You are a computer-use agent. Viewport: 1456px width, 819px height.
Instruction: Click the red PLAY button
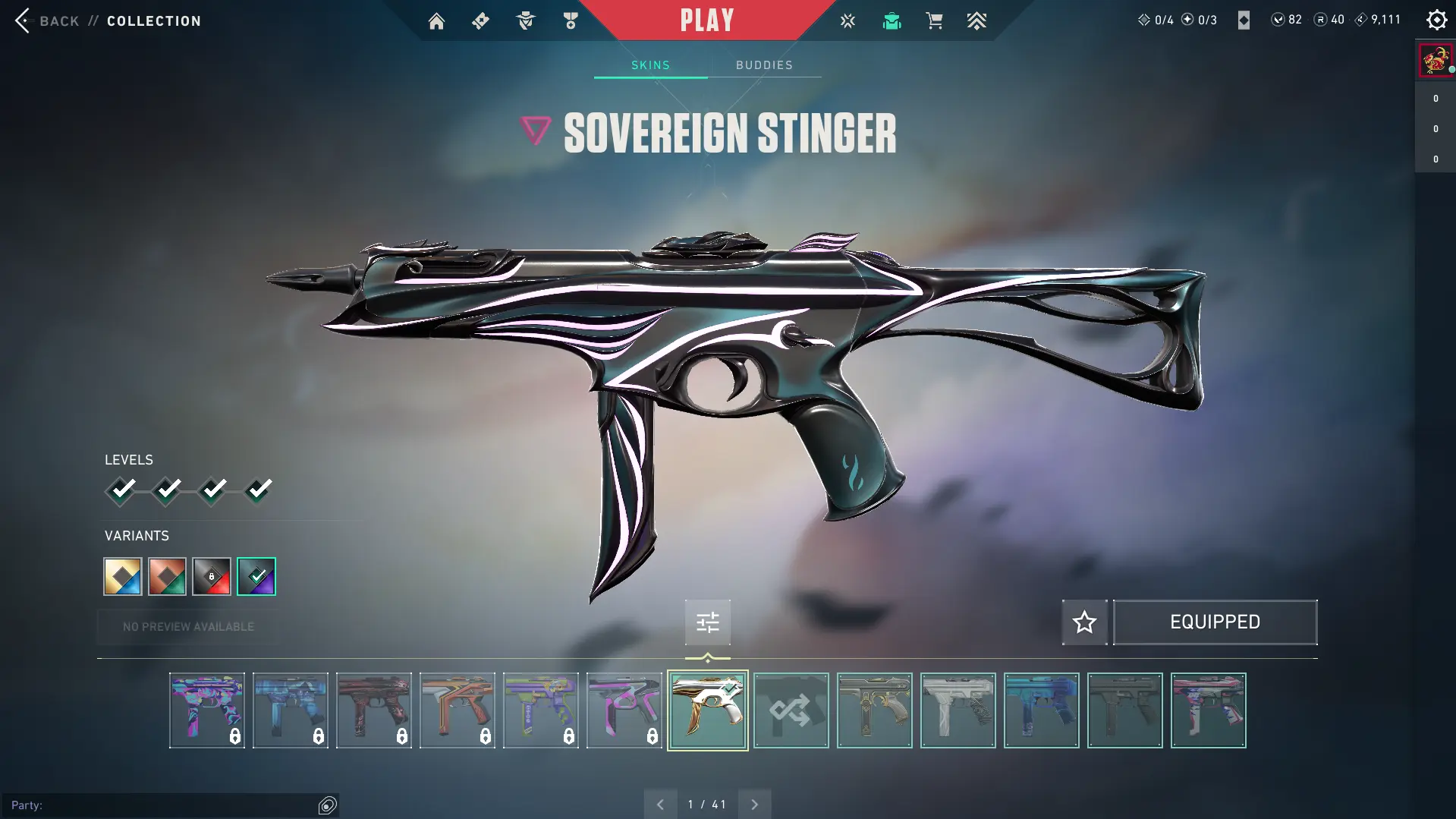tap(706, 20)
